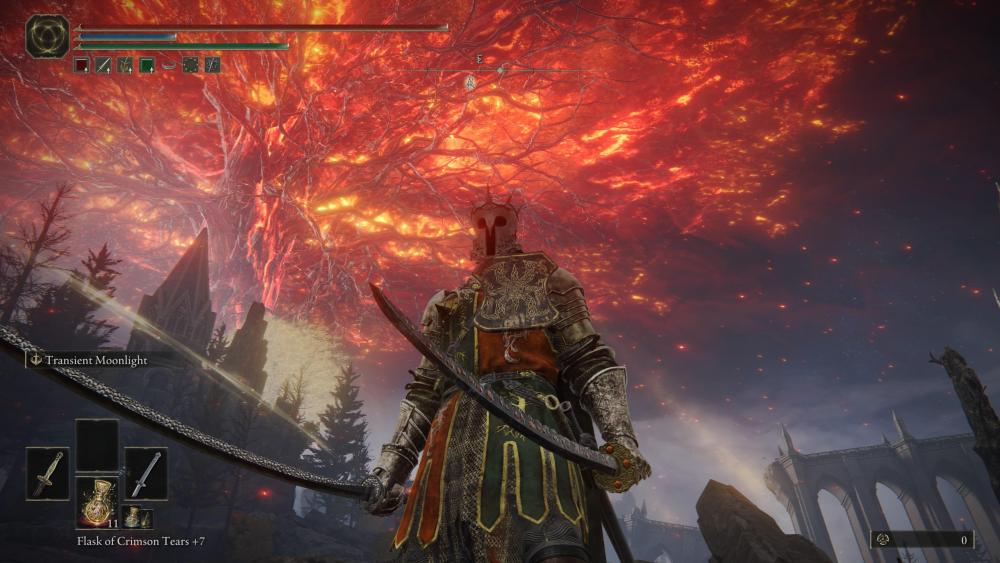This screenshot has height=563, width=1000.
Task: Select the Flask of Crimson Tears slot
Action: 97,501
